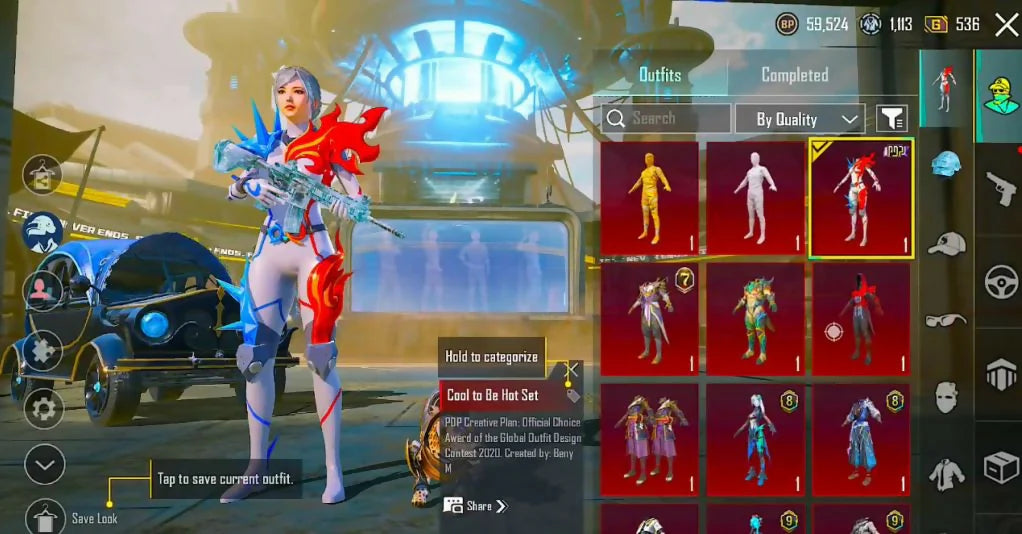This screenshot has height=534, width=1022.
Task: Click the puzzle piece icon
Action: tap(43, 351)
